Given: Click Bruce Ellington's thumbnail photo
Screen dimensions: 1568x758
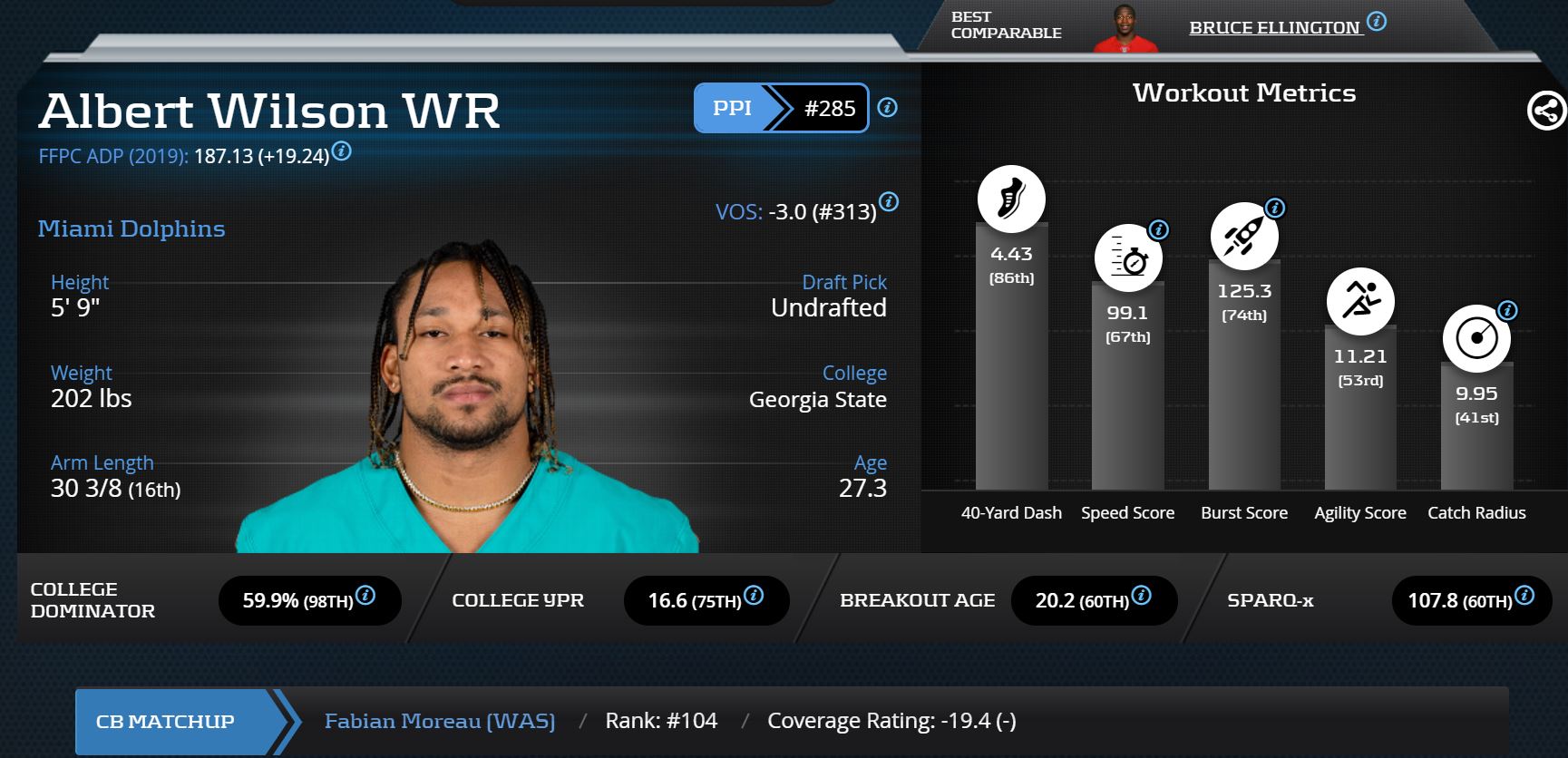Looking at the screenshot, I should coord(1126,29).
